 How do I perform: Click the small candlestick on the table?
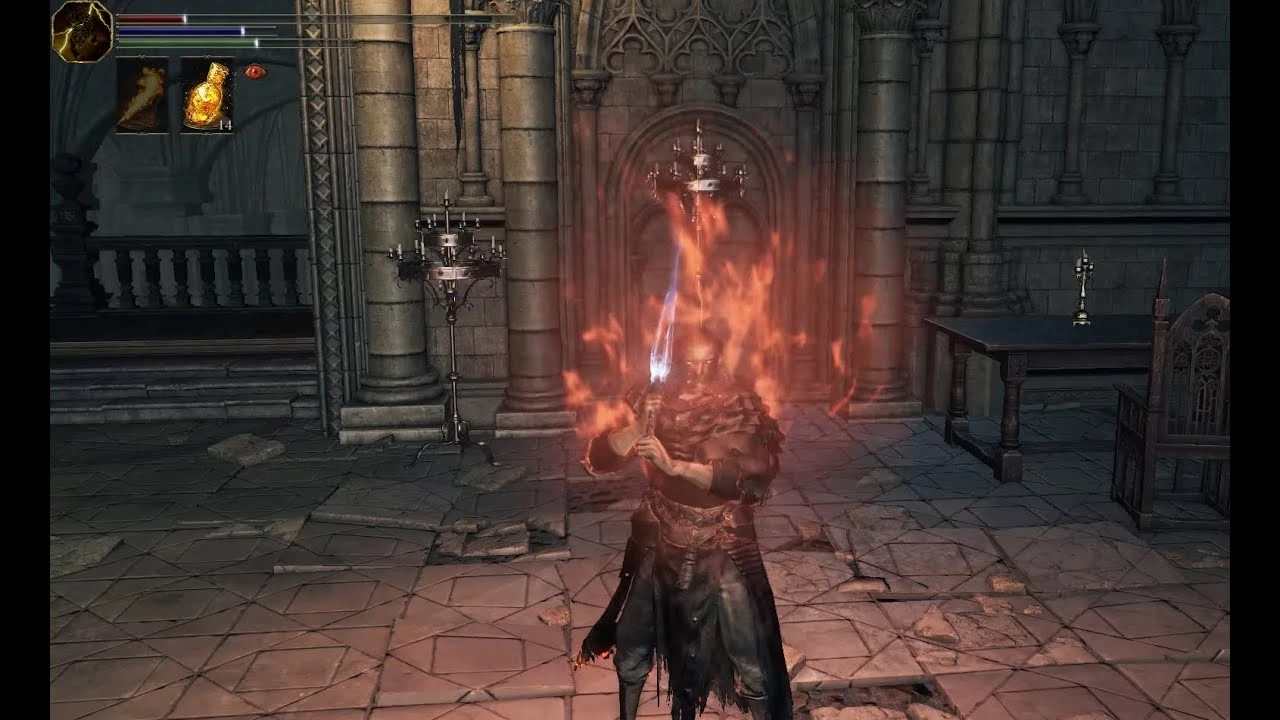1082,290
